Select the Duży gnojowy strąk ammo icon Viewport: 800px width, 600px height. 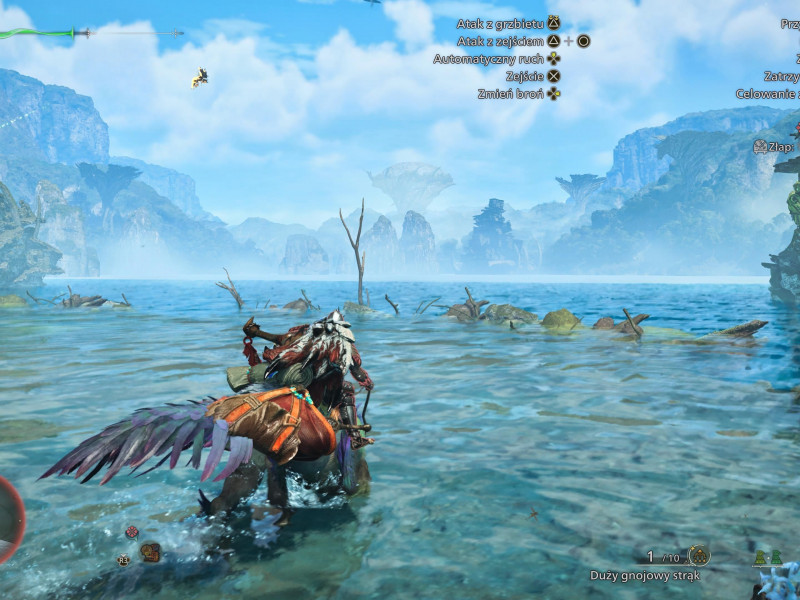point(699,555)
